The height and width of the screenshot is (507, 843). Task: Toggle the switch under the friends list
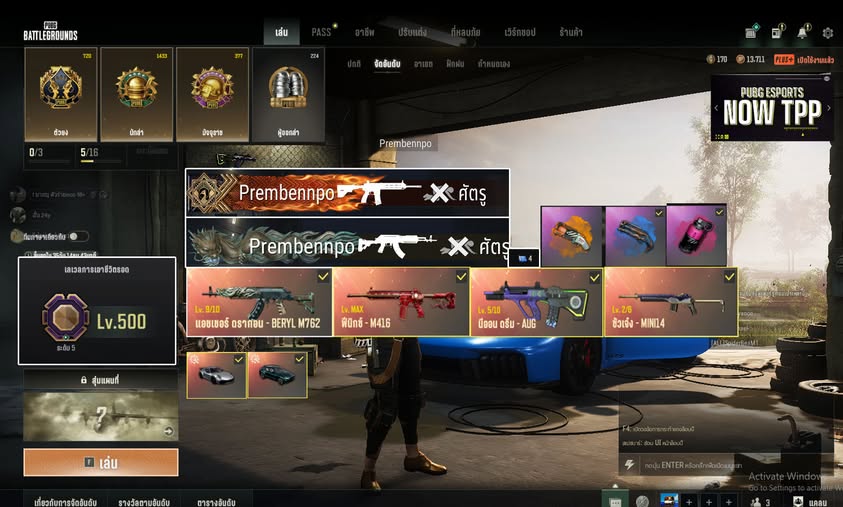(x=77, y=236)
